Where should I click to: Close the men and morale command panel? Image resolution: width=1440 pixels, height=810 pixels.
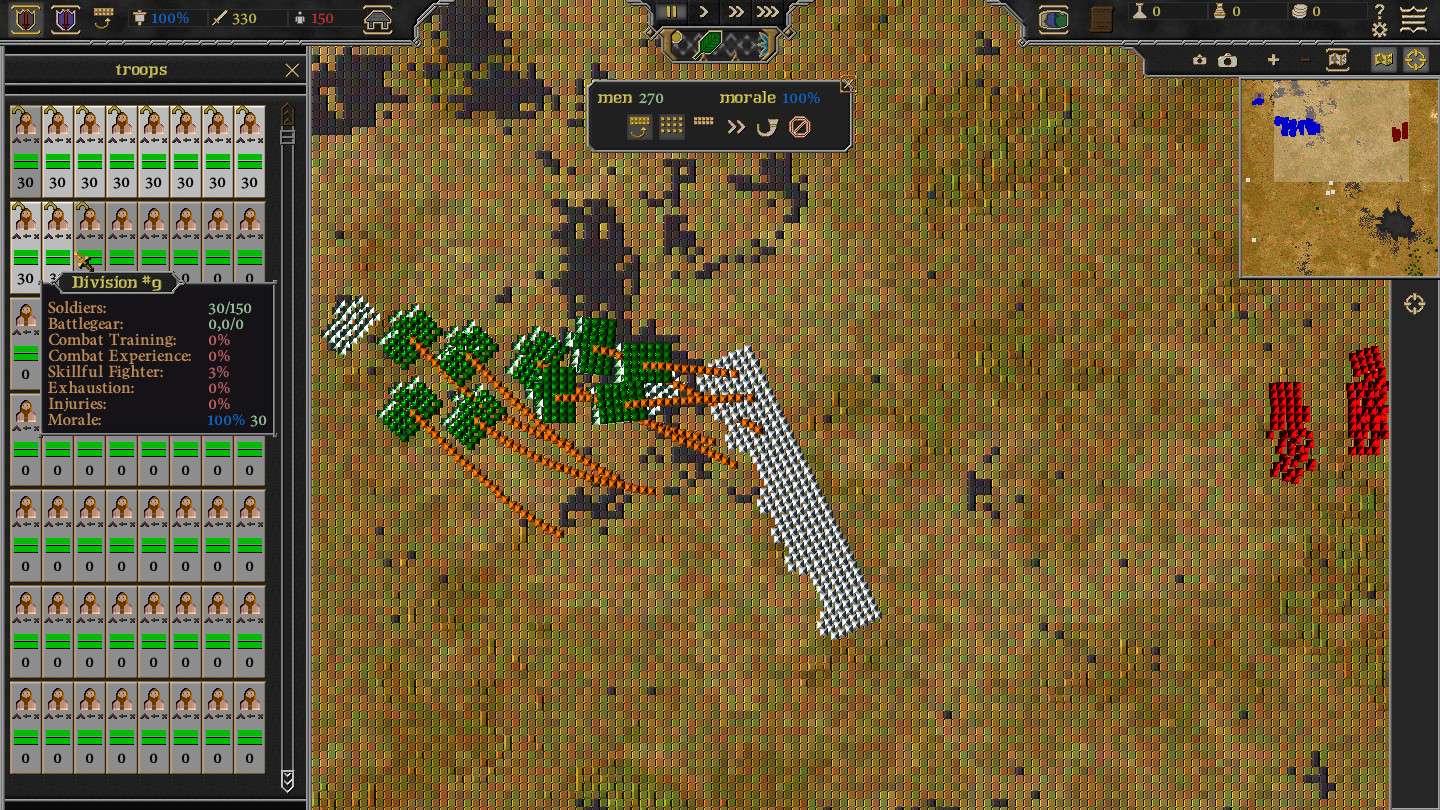(x=848, y=85)
